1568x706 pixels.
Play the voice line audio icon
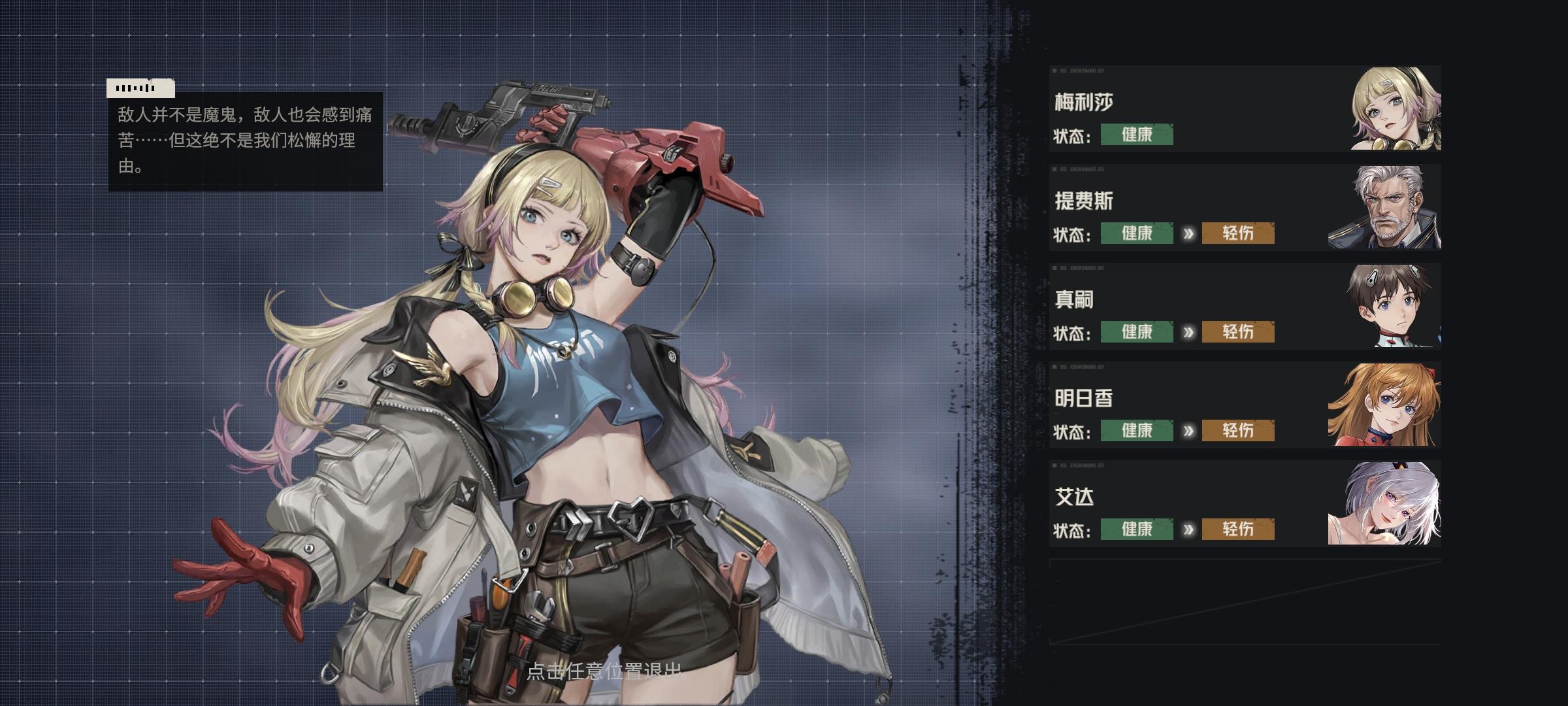point(140,88)
